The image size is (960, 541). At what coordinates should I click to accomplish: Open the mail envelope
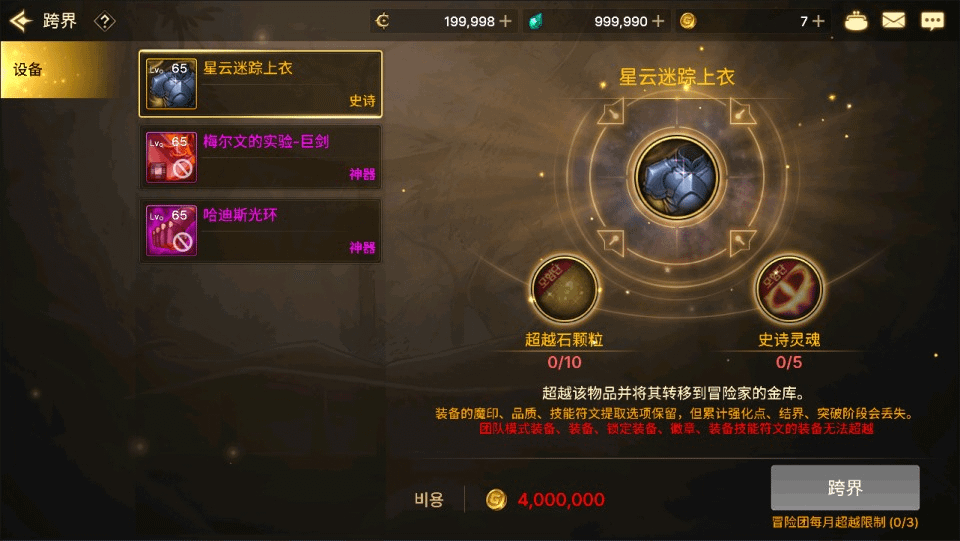click(893, 21)
